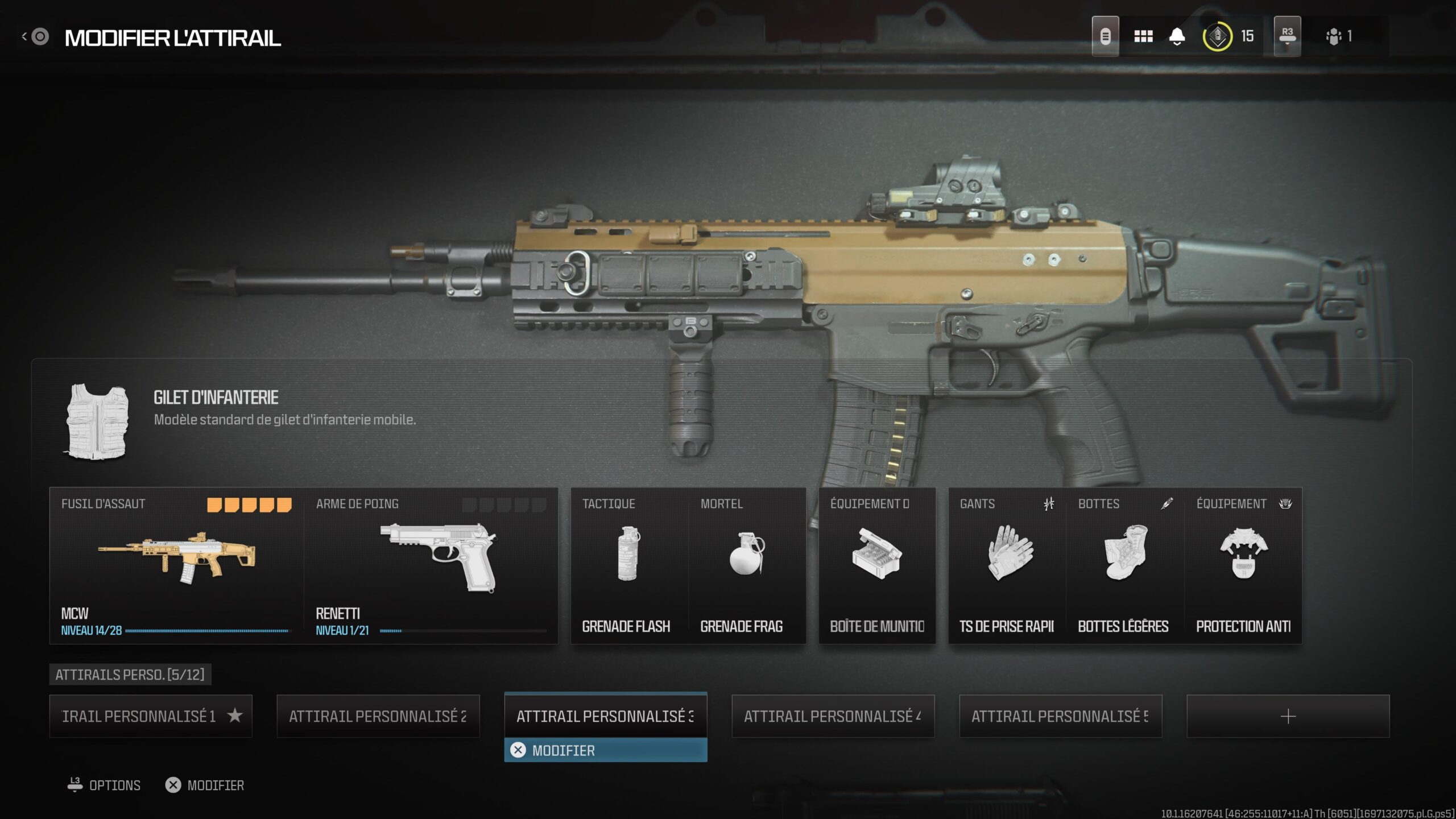
Task: Select the Grenade Frag lethal slot
Action: 747,565
